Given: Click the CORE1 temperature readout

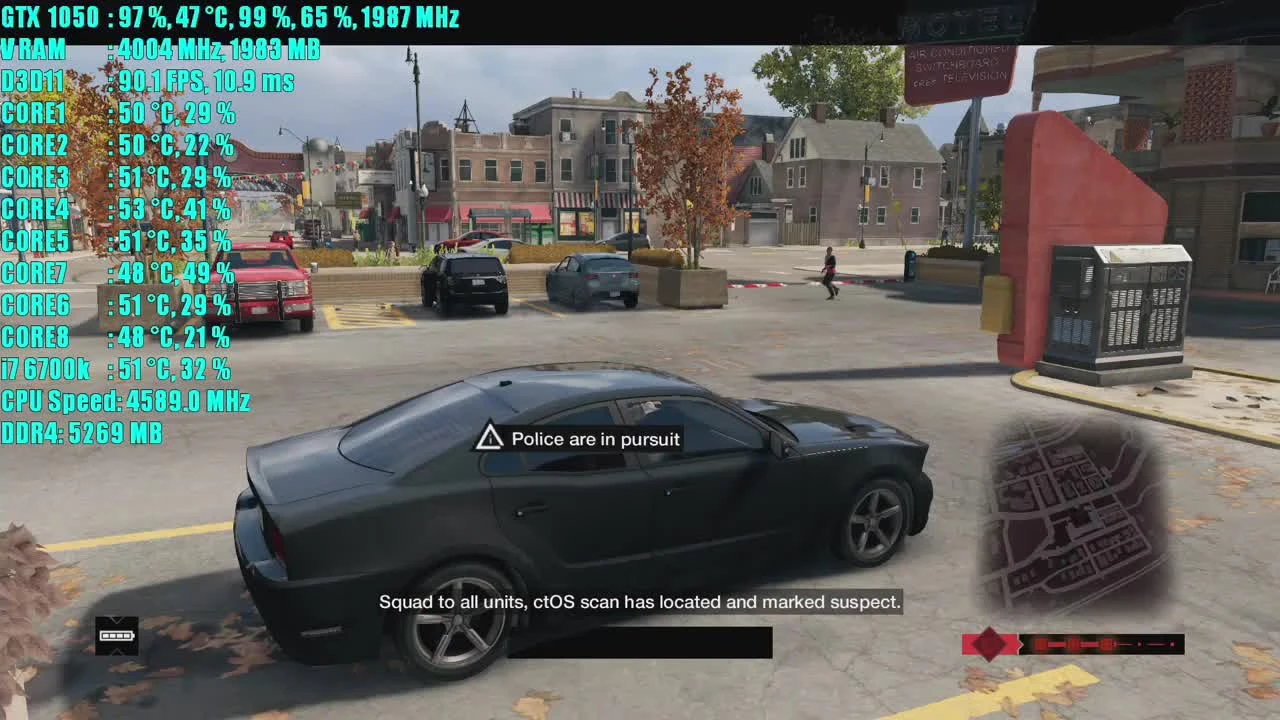Looking at the screenshot, I should [120, 113].
